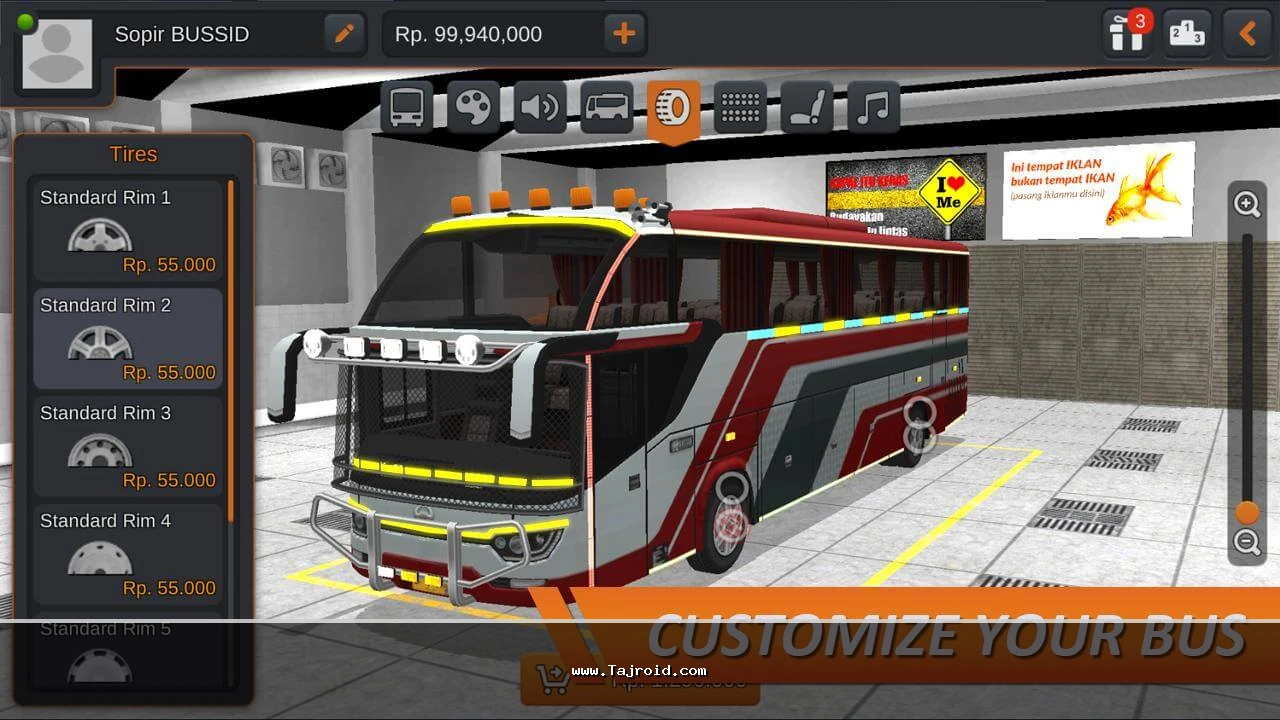Edit the Sopir BUSSID player name
Screen dimensions: 1280x720
344,34
